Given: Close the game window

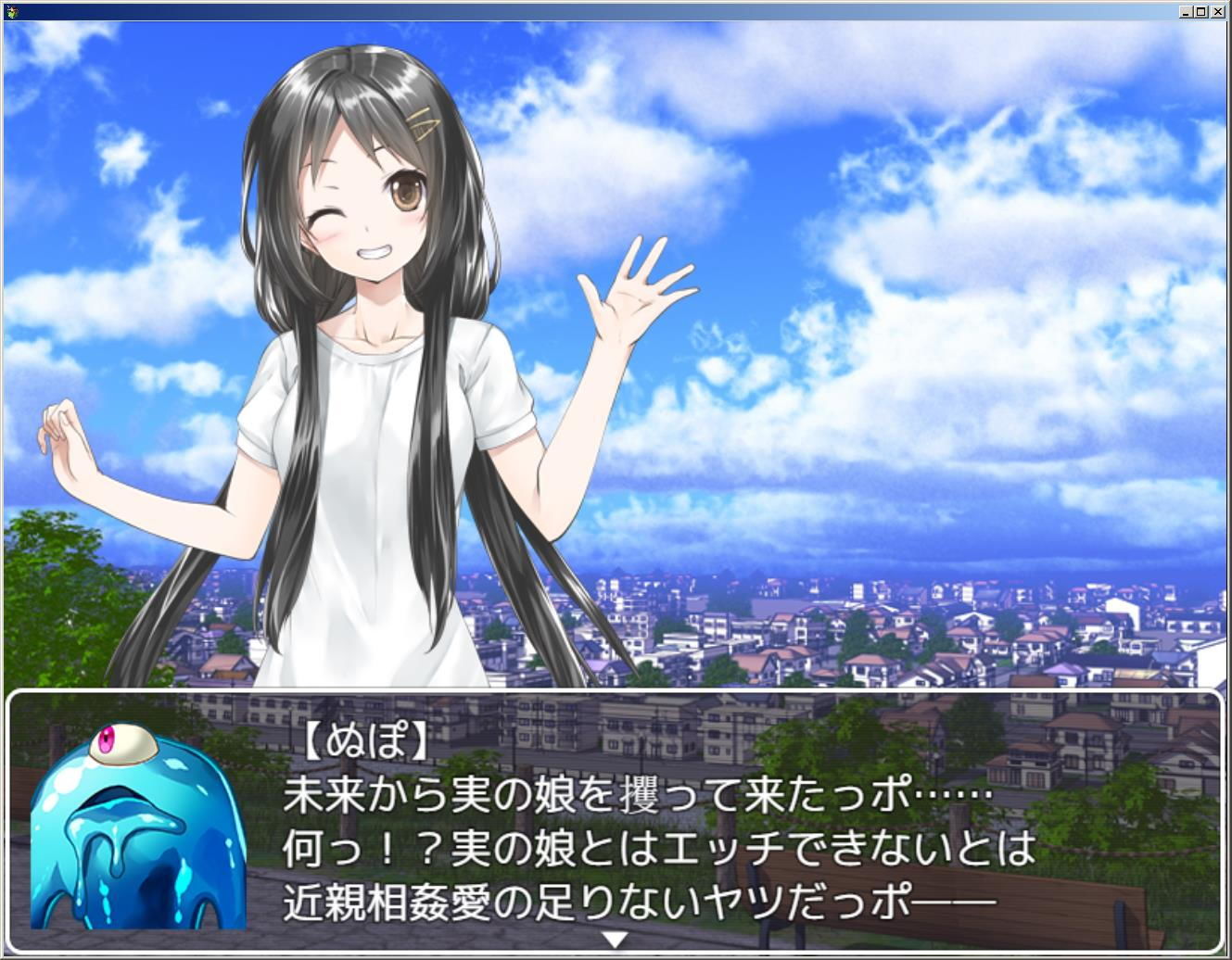Looking at the screenshot, I should point(1218,12).
